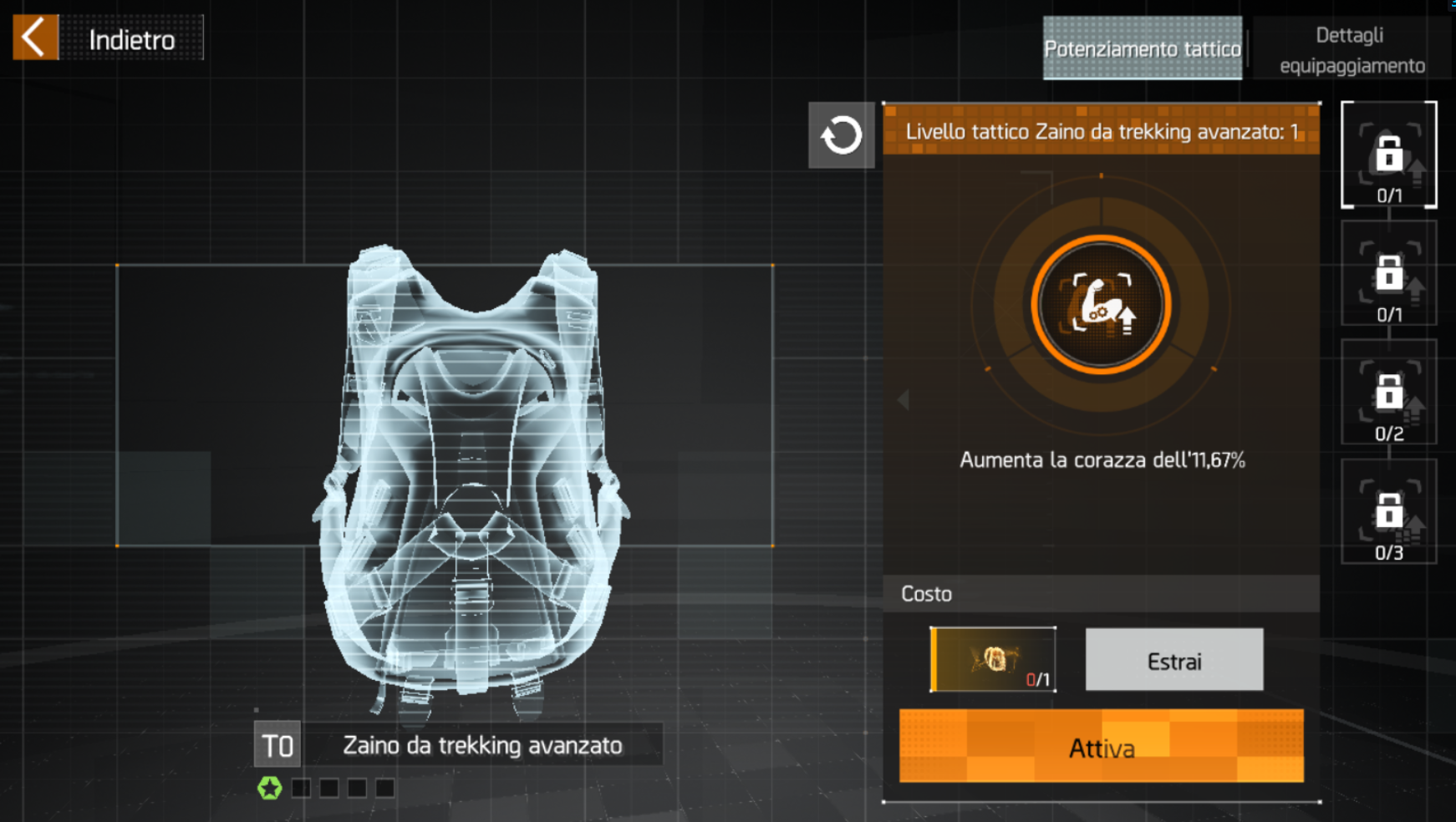Click the circular reset arrow button

coord(841,135)
